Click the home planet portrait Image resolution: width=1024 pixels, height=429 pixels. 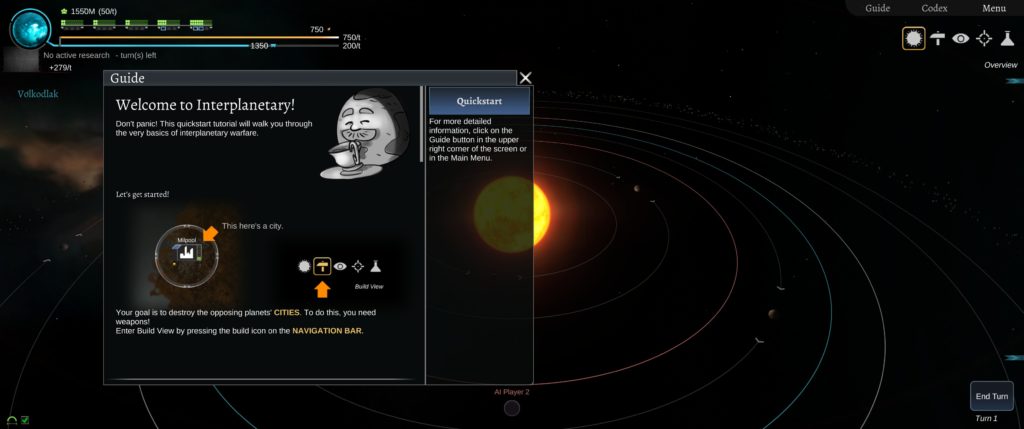(31, 28)
